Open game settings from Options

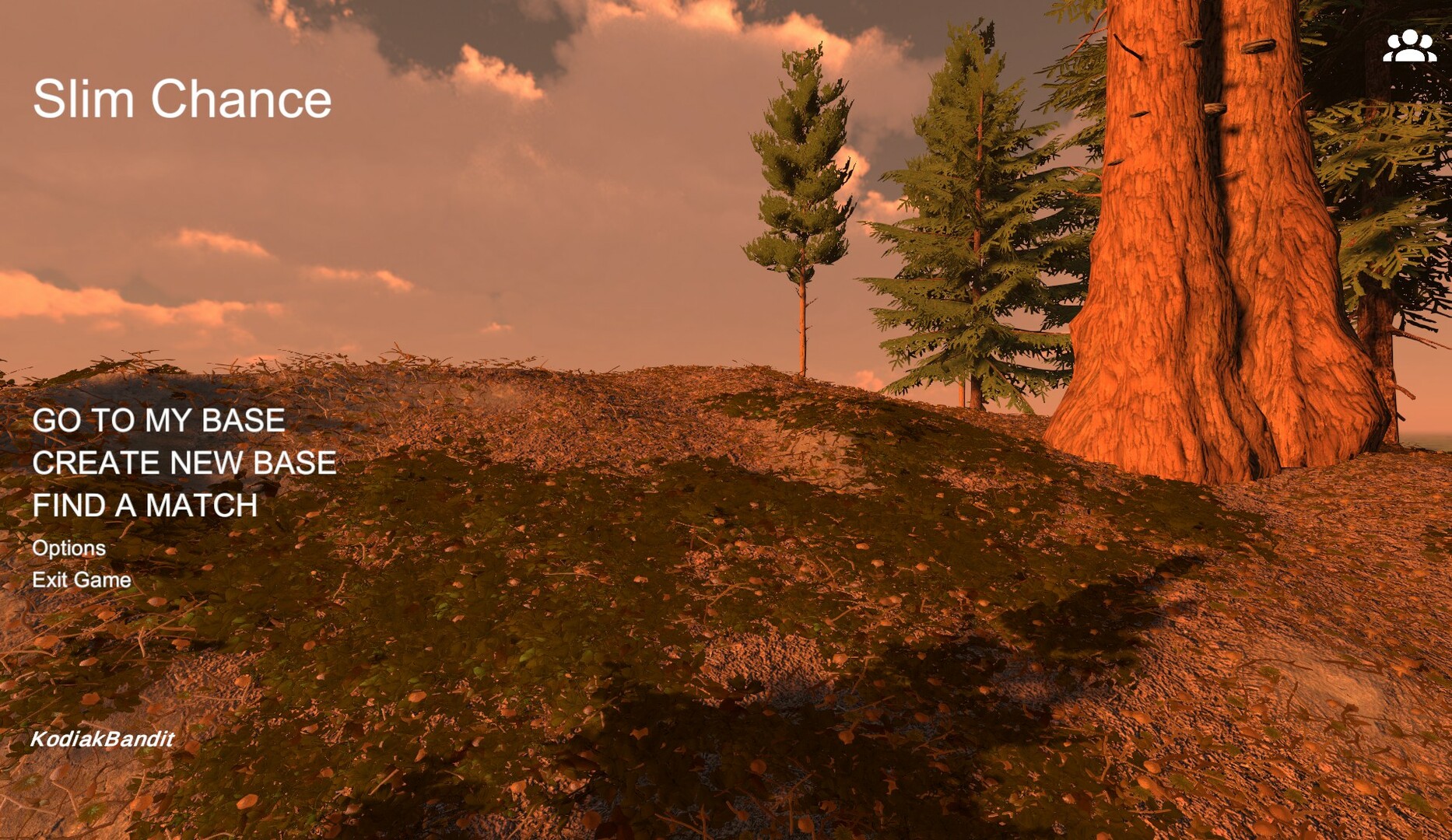click(x=69, y=548)
